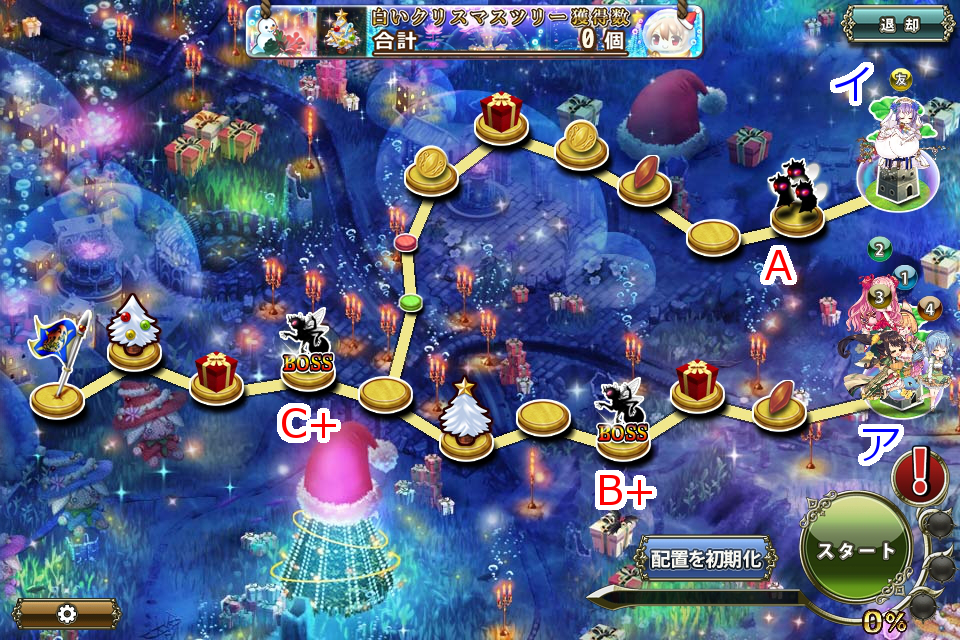Start the battle with スタート button

click(x=856, y=551)
